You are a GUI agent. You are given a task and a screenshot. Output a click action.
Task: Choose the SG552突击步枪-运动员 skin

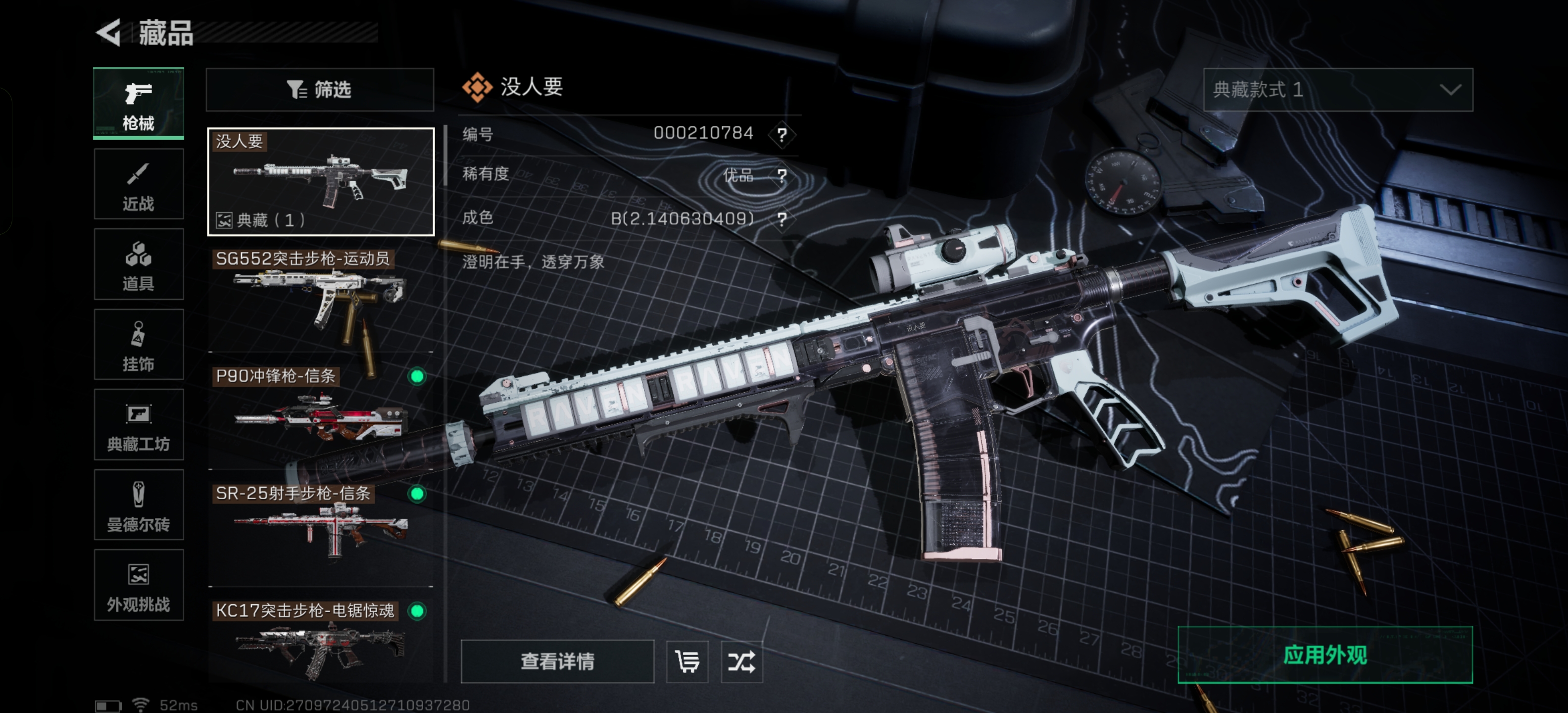coord(321,299)
